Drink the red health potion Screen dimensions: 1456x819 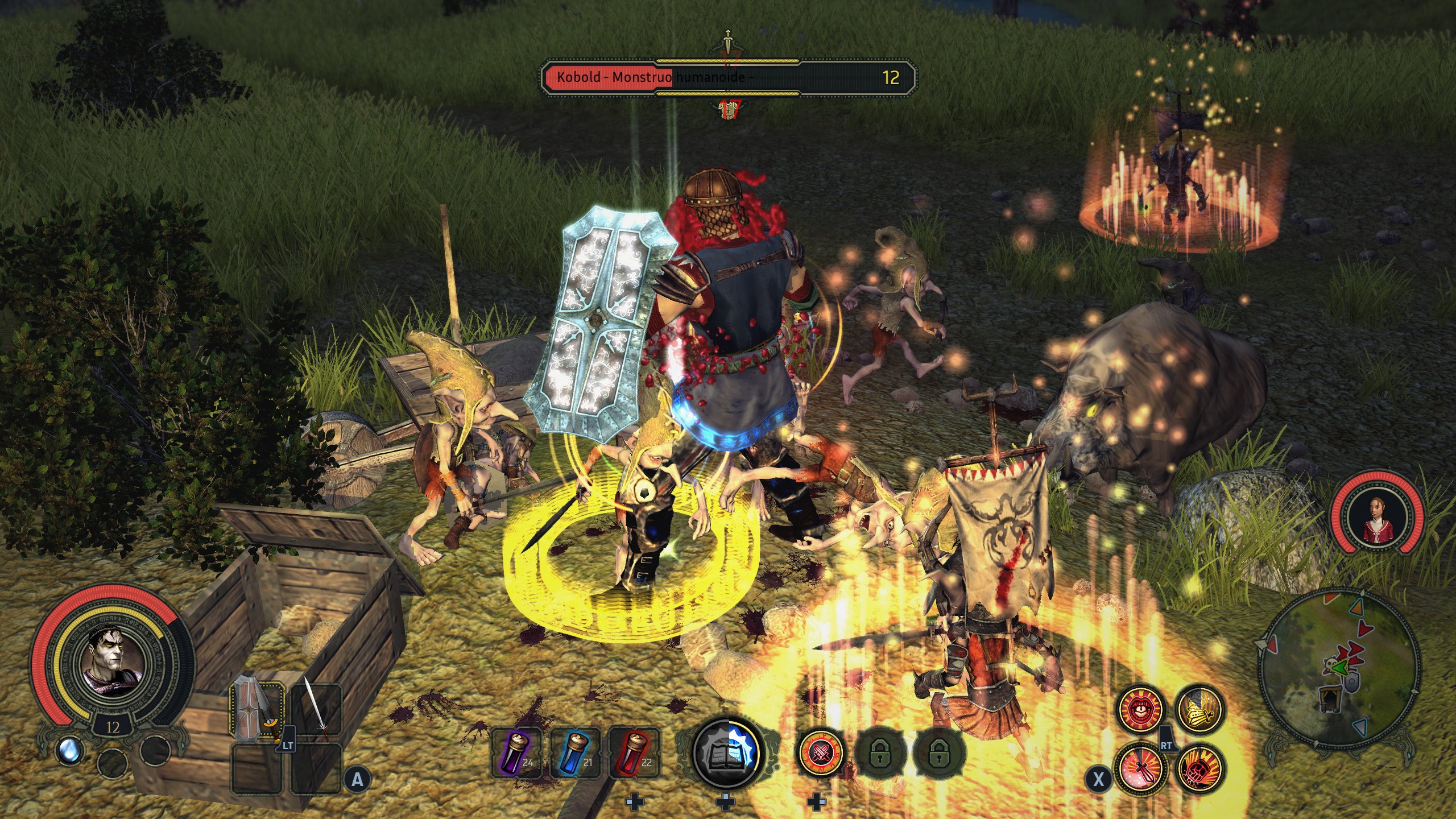click(x=635, y=752)
